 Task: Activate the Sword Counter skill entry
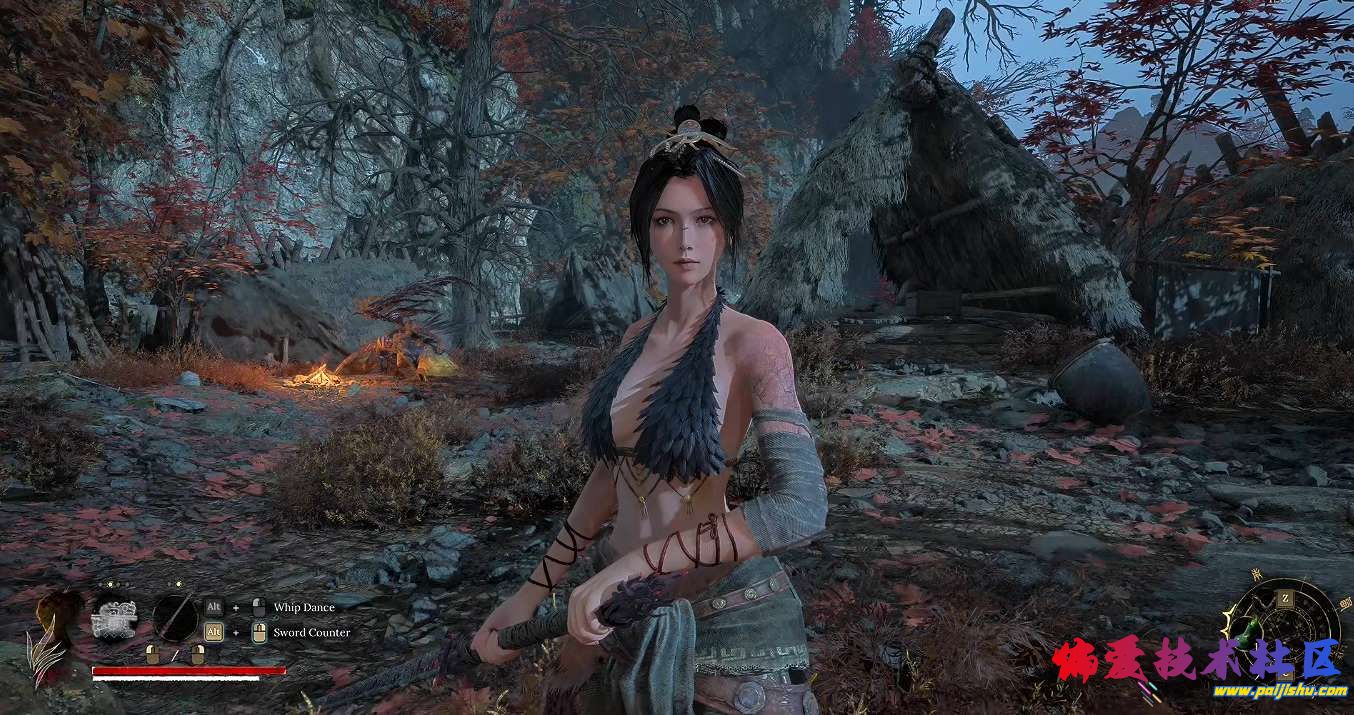(x=311, y=632)
